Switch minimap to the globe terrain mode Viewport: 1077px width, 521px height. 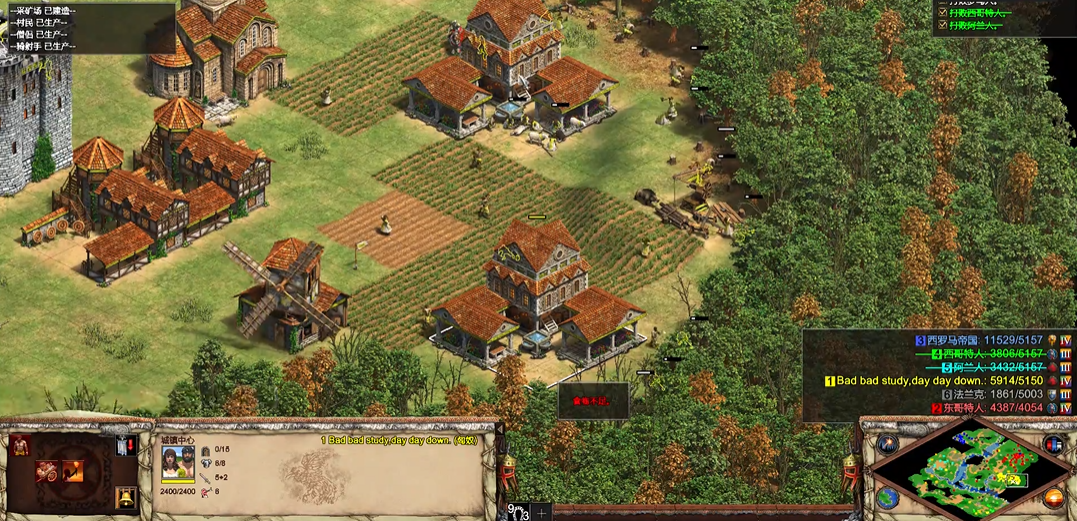[x=887, y=497]
